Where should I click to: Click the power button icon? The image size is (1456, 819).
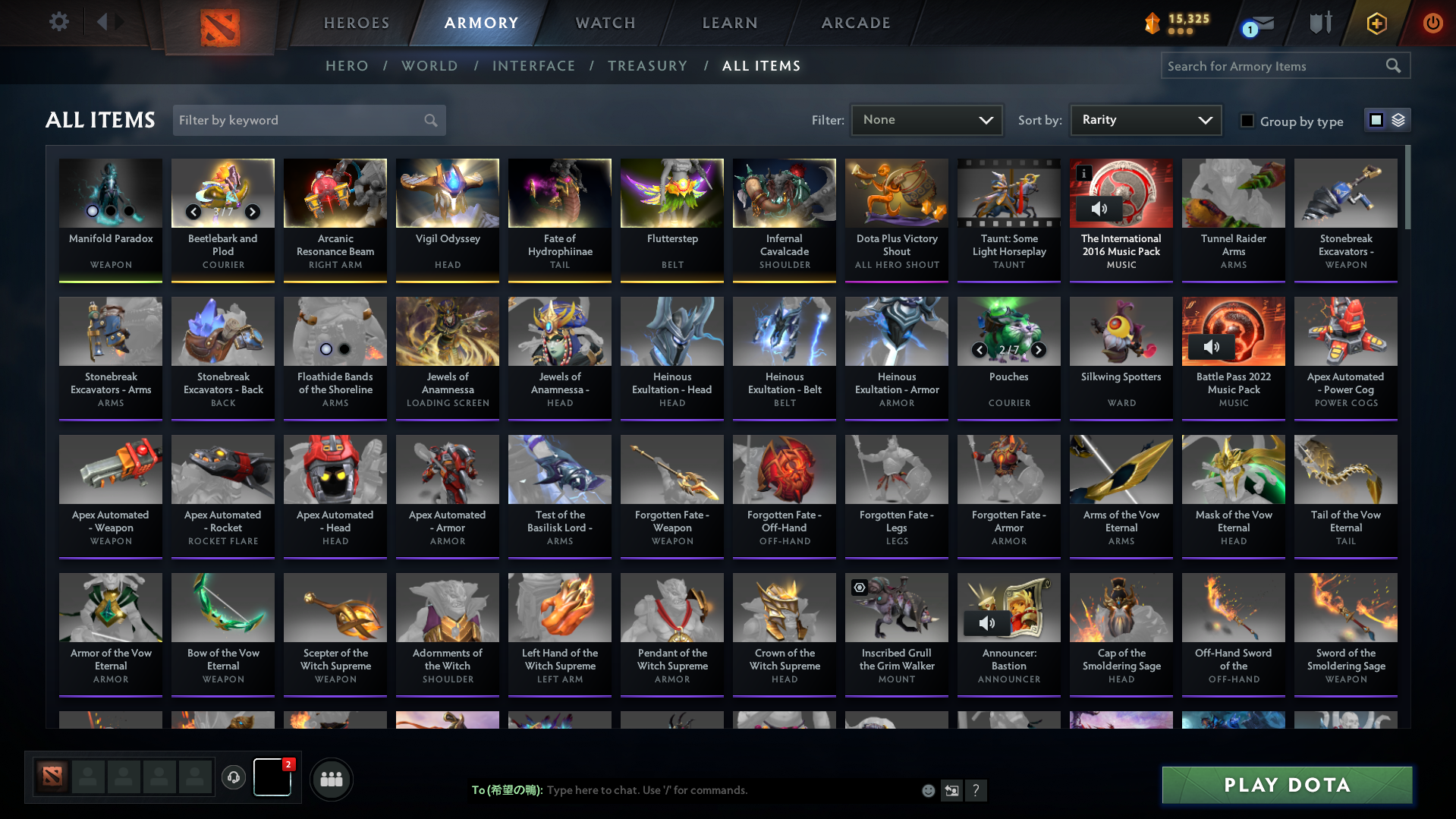point(1432,23)
